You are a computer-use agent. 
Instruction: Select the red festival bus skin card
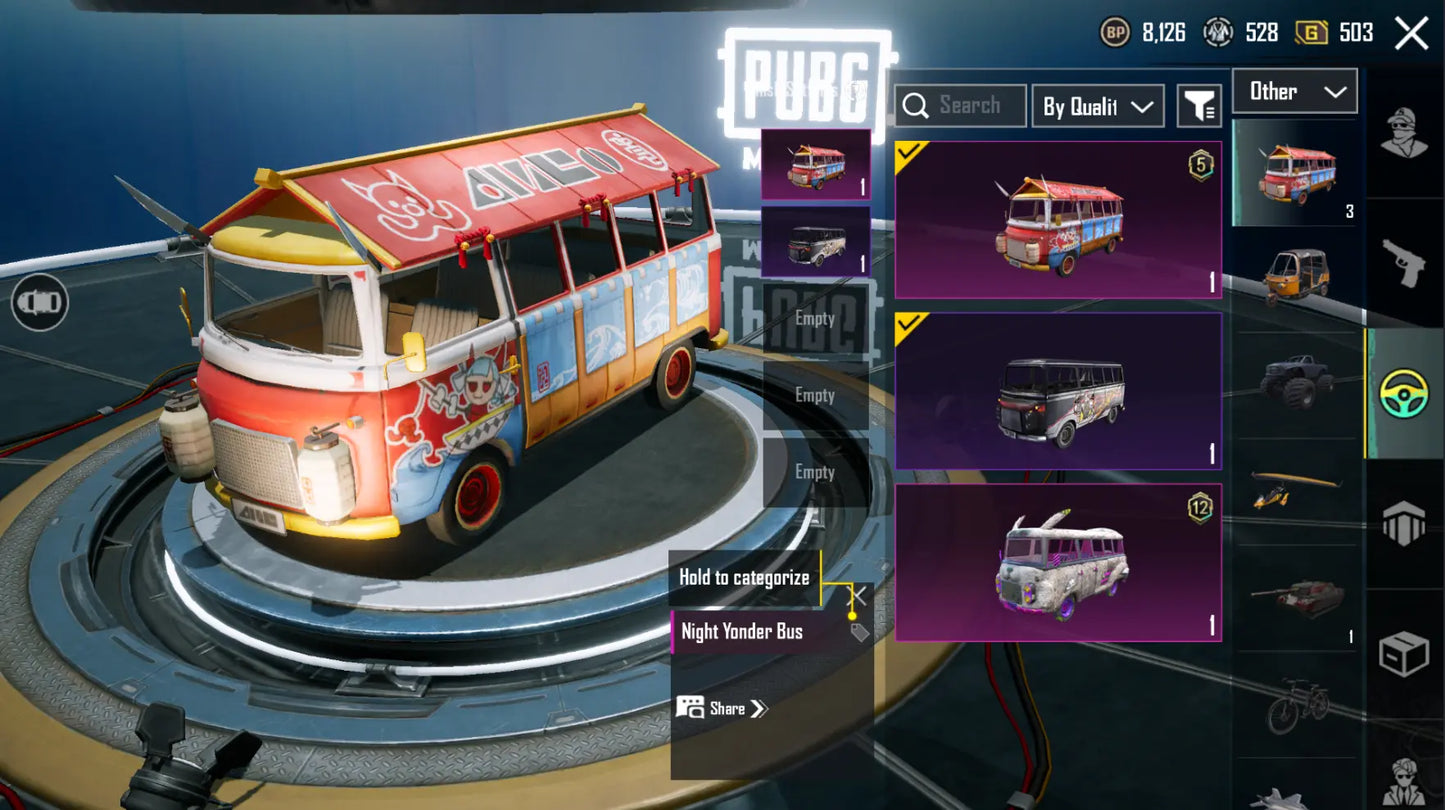pos(1058,220)
